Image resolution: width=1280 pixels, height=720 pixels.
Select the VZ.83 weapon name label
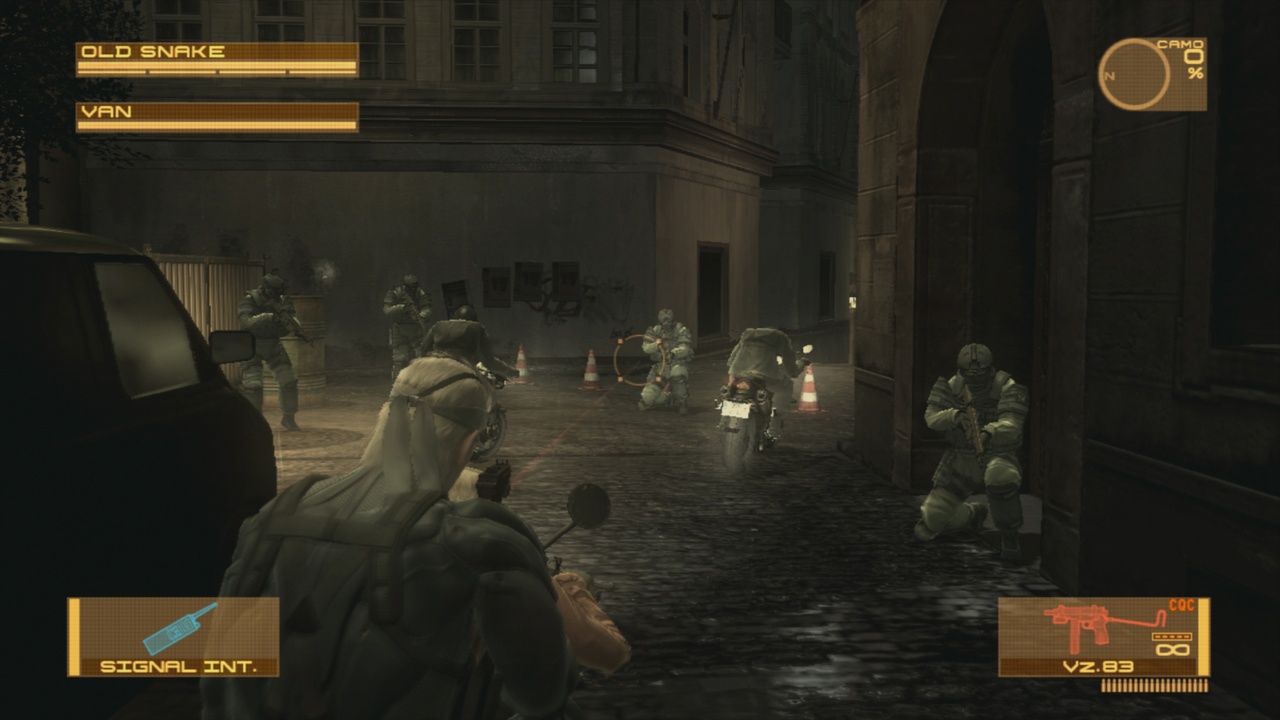(x=1098, y=666)
